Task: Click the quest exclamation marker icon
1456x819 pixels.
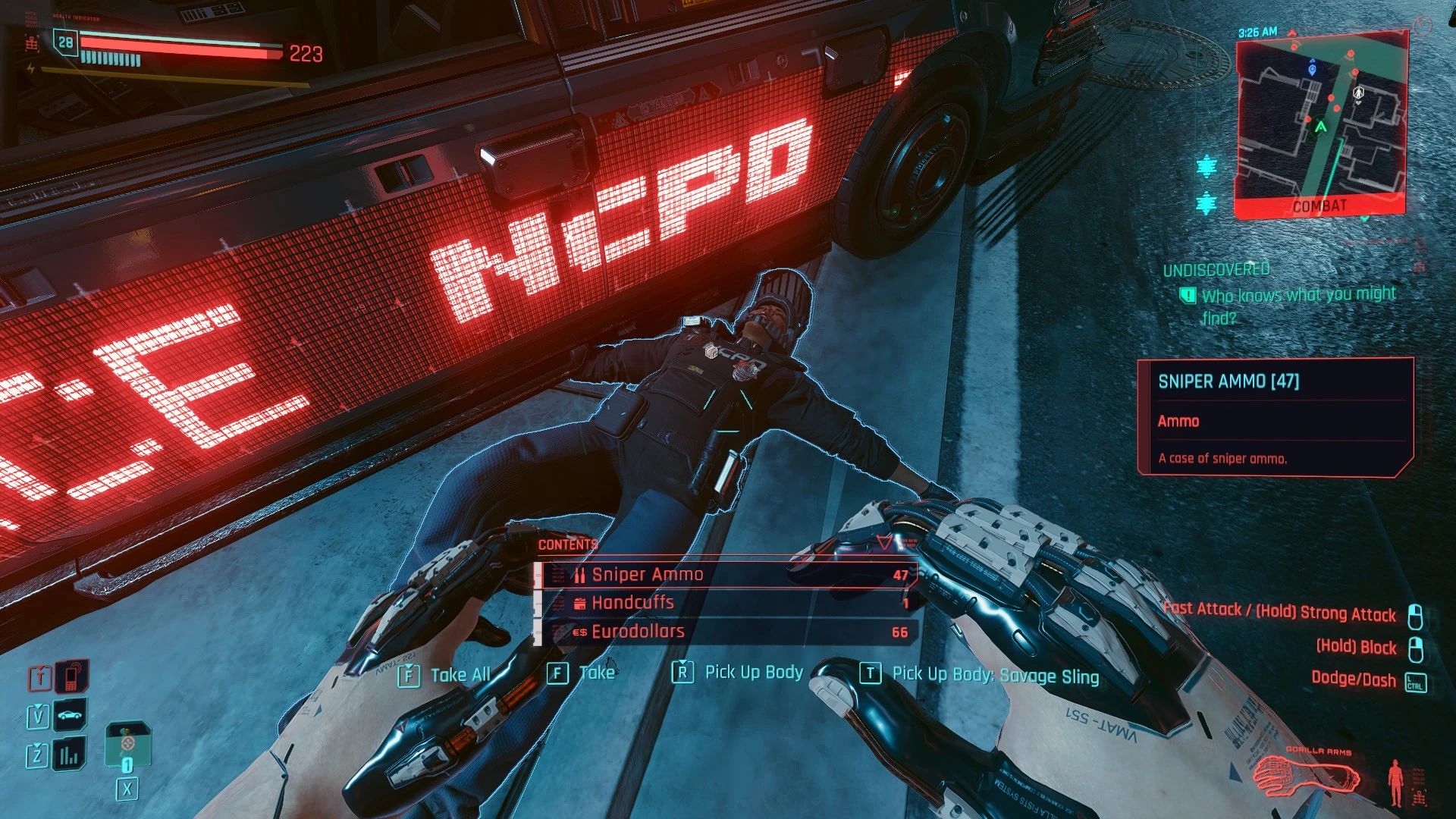Action: click(1188, 294)
